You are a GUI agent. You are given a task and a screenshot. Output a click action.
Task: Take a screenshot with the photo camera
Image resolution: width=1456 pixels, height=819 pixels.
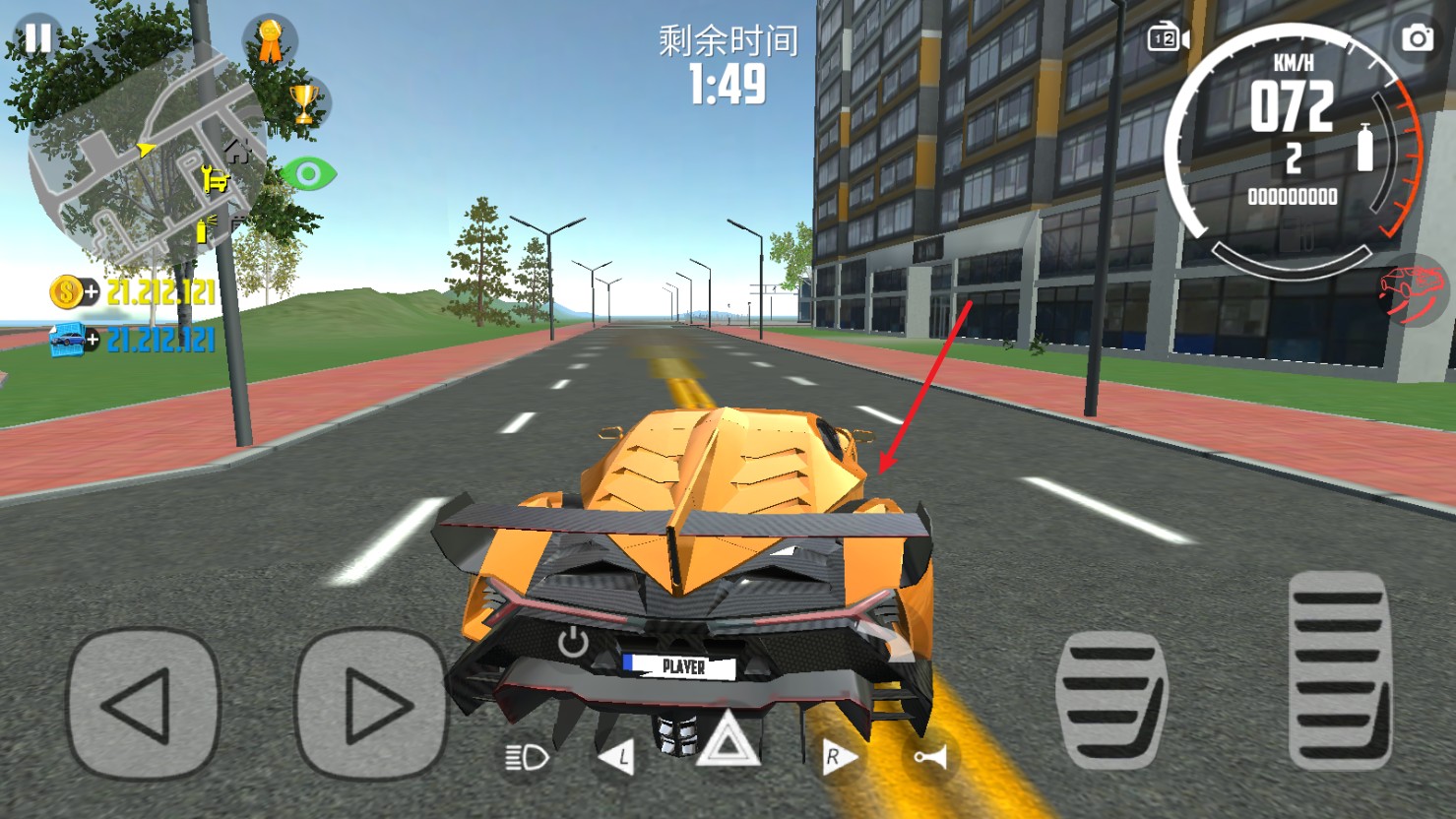click(1418, 38)
